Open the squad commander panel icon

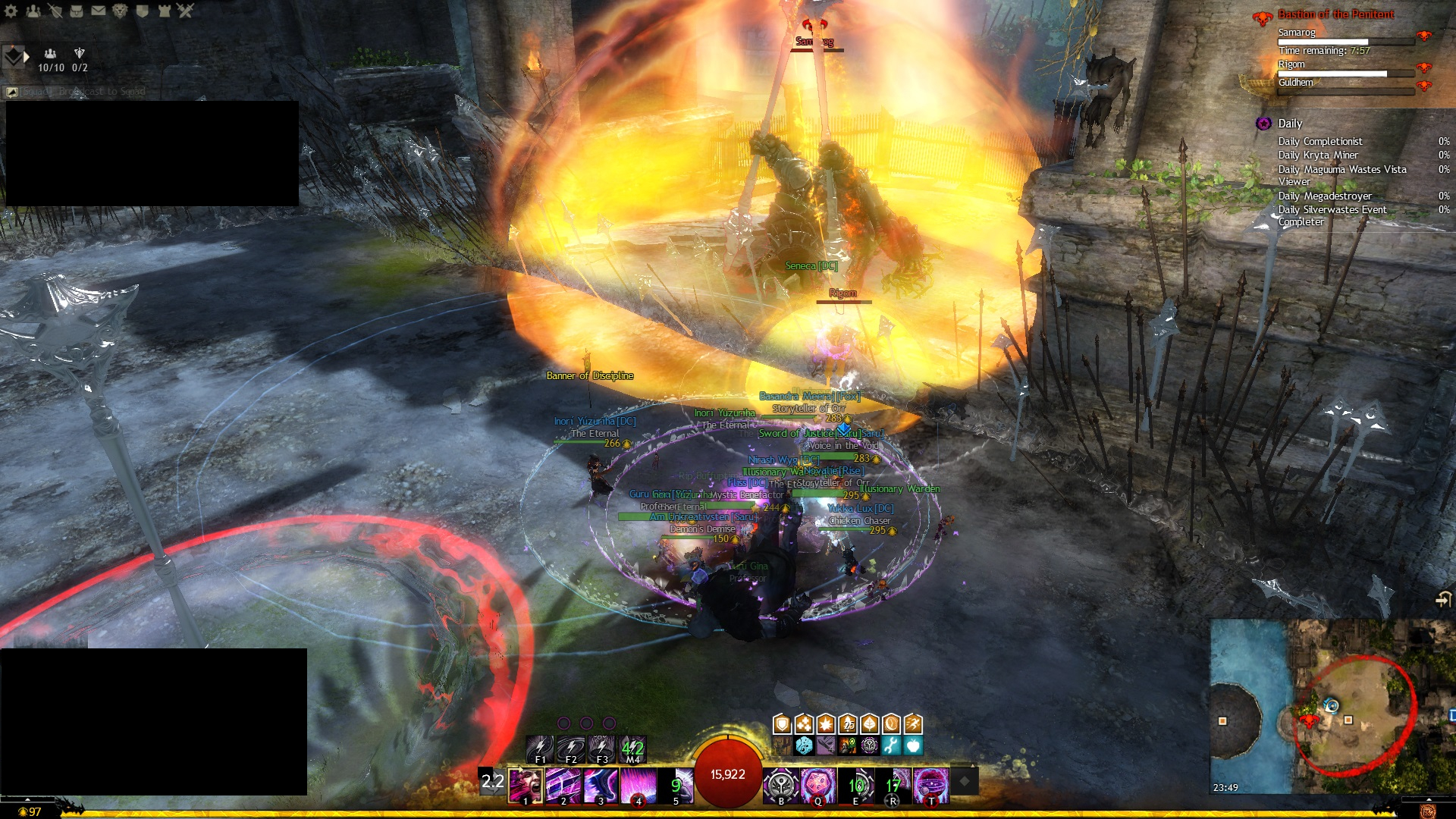[x=14, y=57]
